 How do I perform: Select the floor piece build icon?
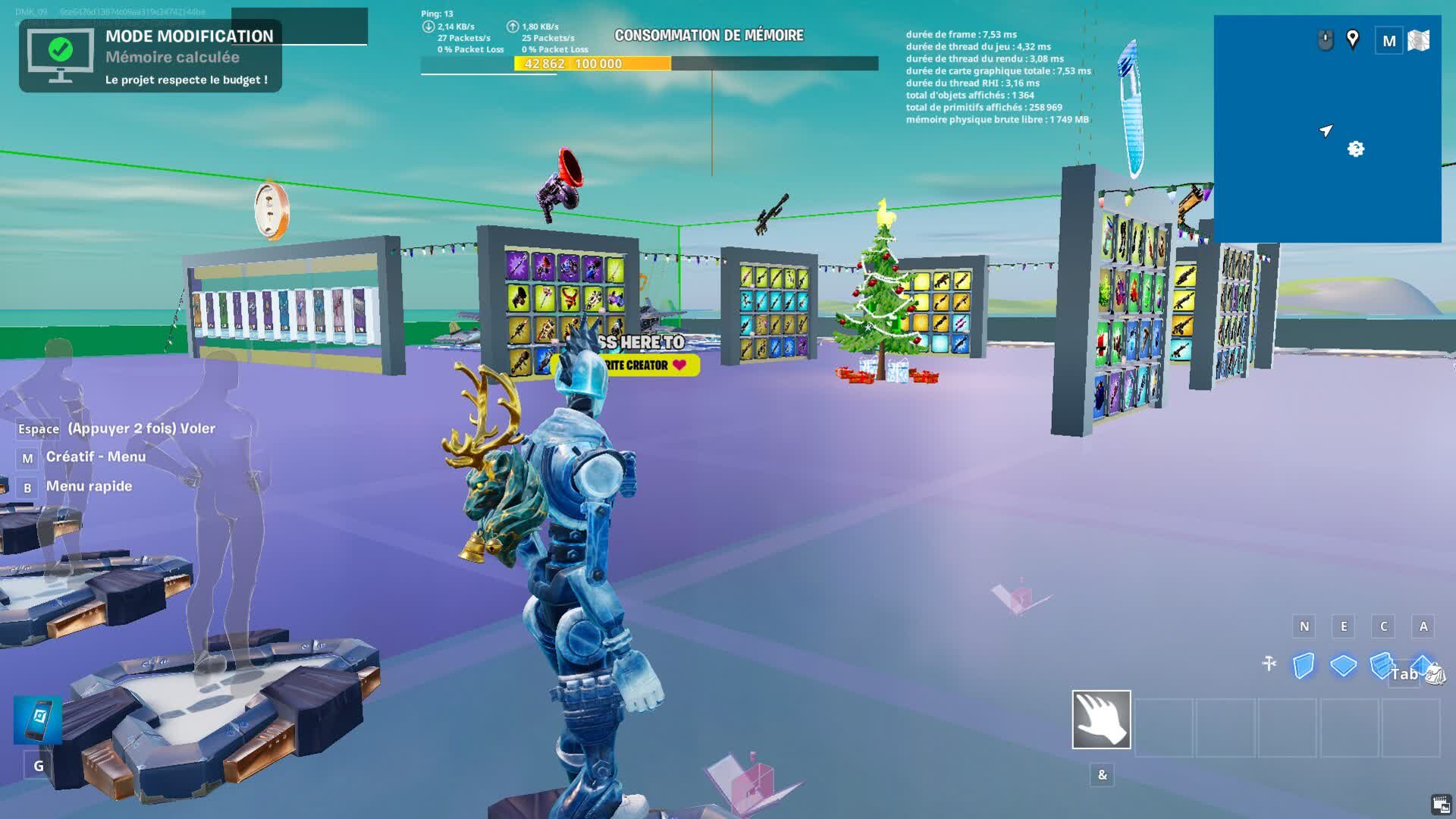1343,666
